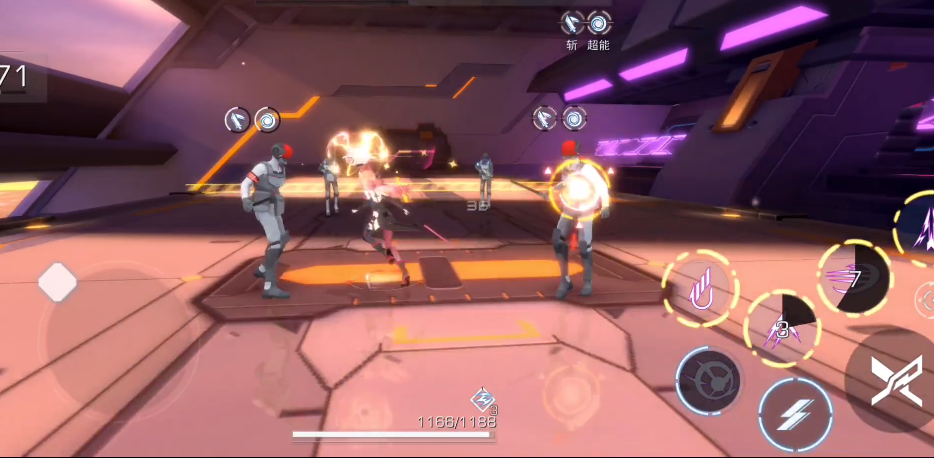Click the white diamond joystick knob
This screenshot has width=934, height=458.
coord(58,283)
